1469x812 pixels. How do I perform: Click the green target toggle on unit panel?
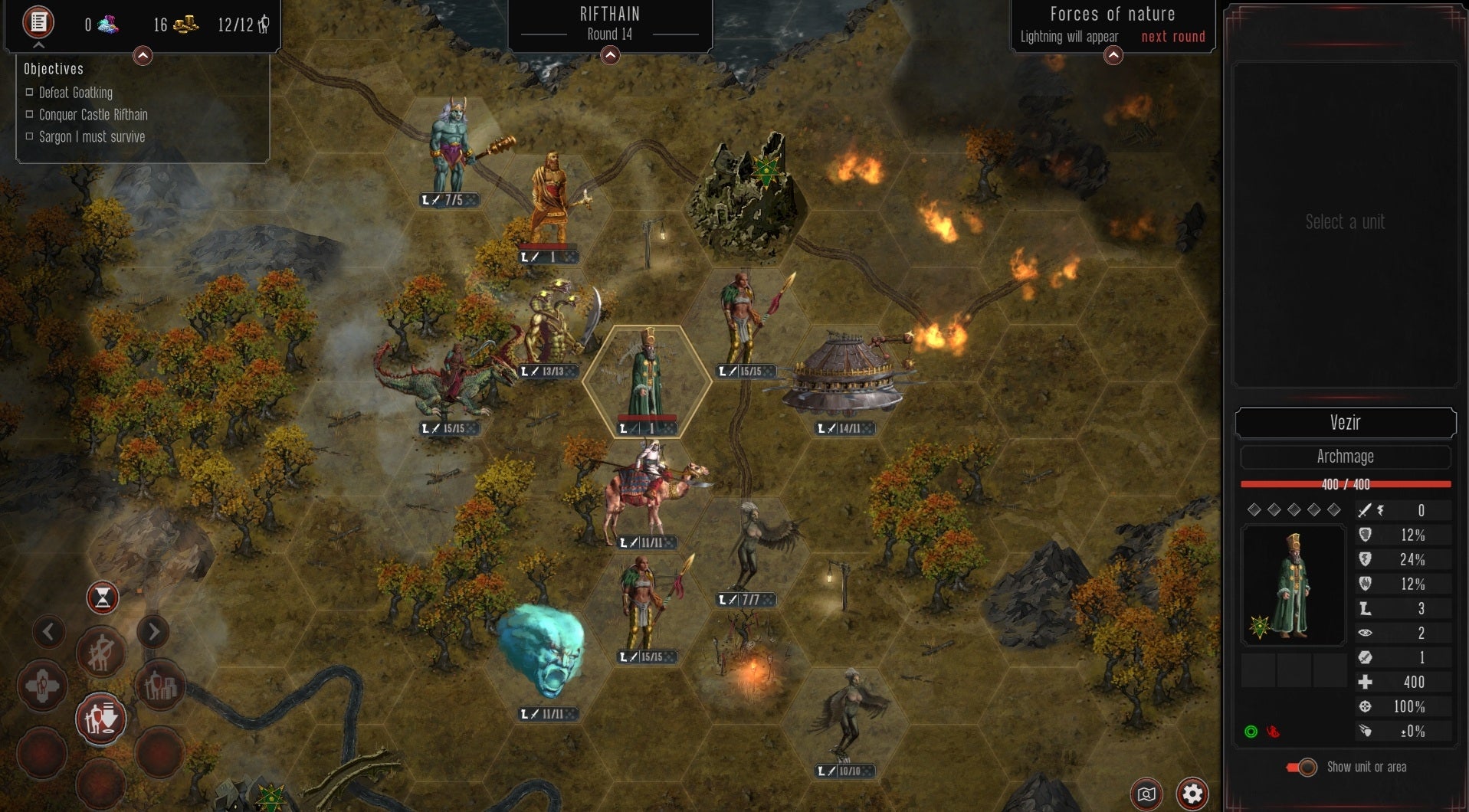tap(1252, 732)
